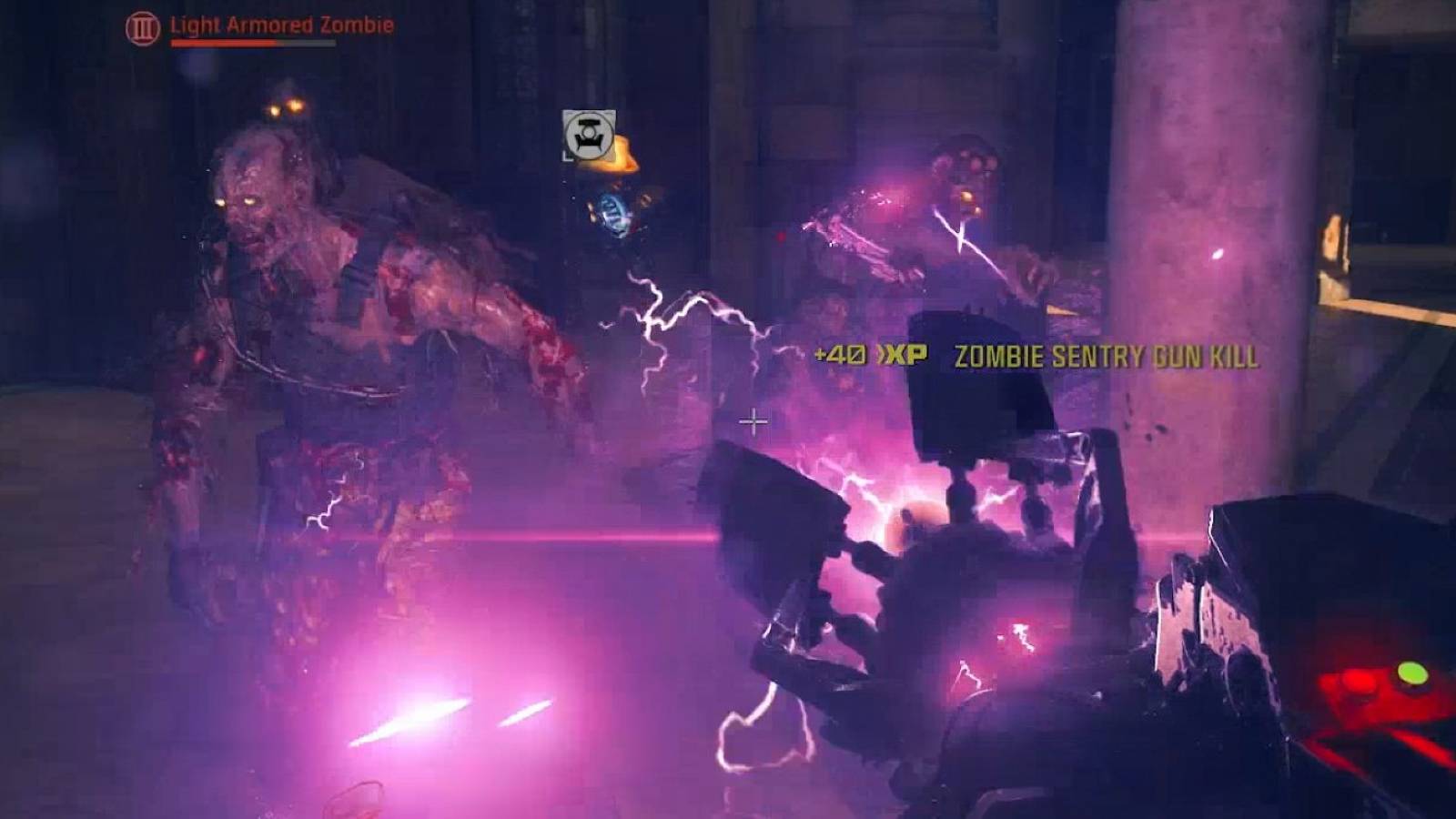Click the glowing green button on the device
Viewport: 1456px width, 819px height.
tap(1411, 673)
